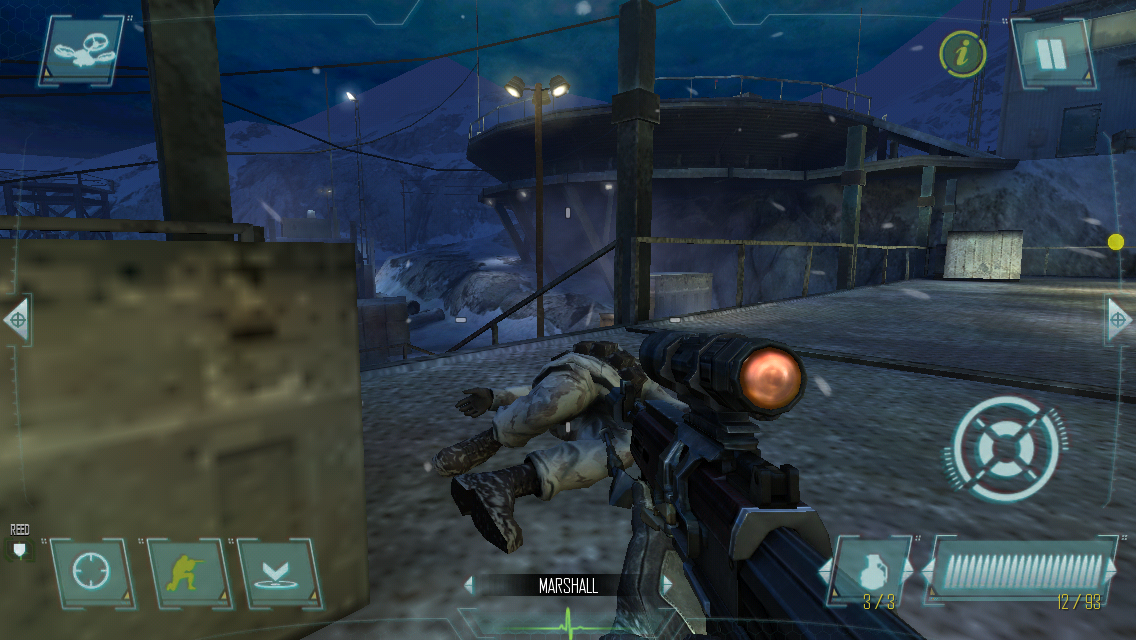Move to cover using the left-edge arrow

pos(16,321)
